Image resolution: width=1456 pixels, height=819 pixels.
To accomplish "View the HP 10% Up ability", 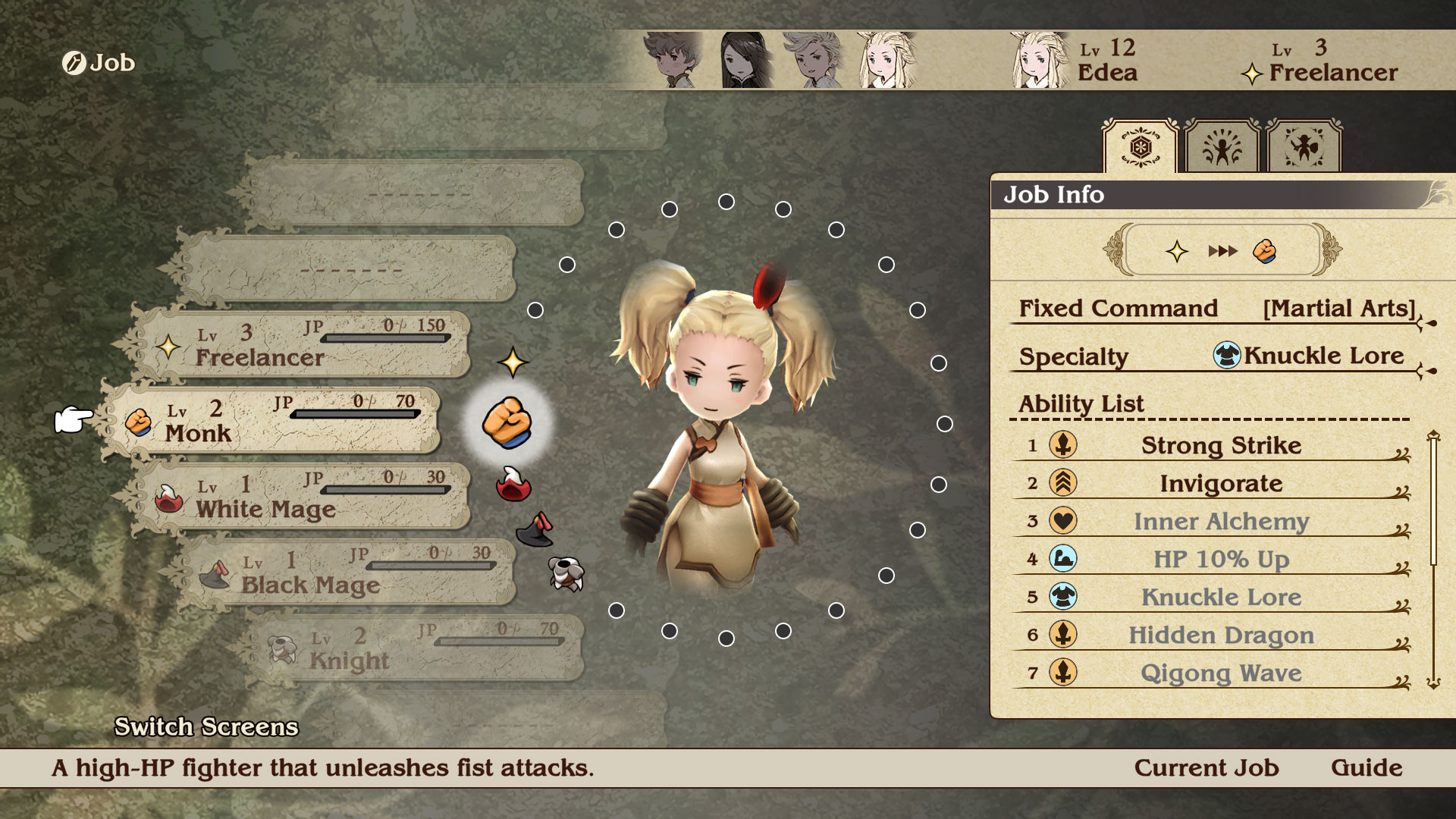I will pos(1220,559).
